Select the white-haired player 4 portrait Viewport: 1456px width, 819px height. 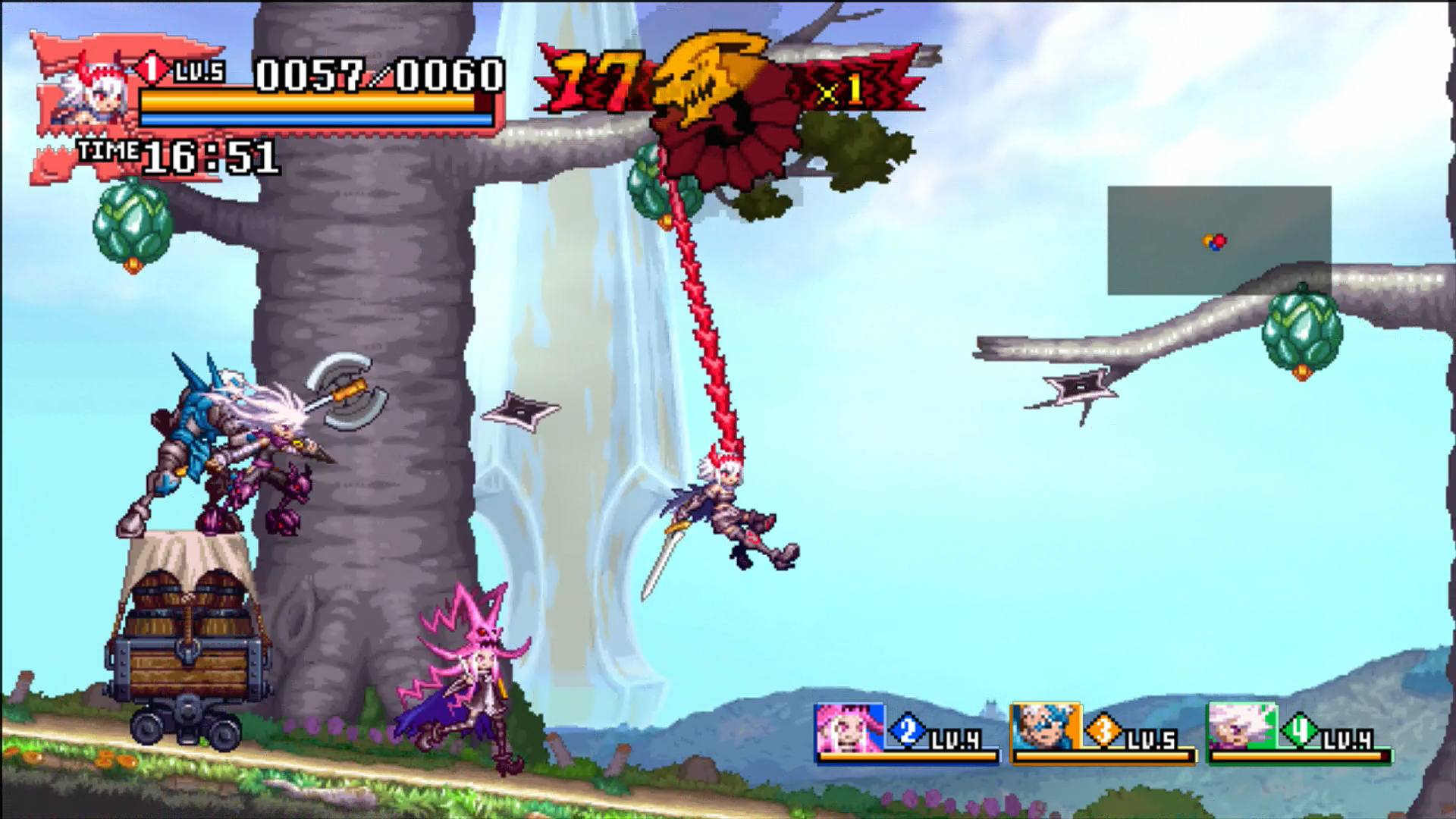pyautogui.click(x=1242, y=728)
